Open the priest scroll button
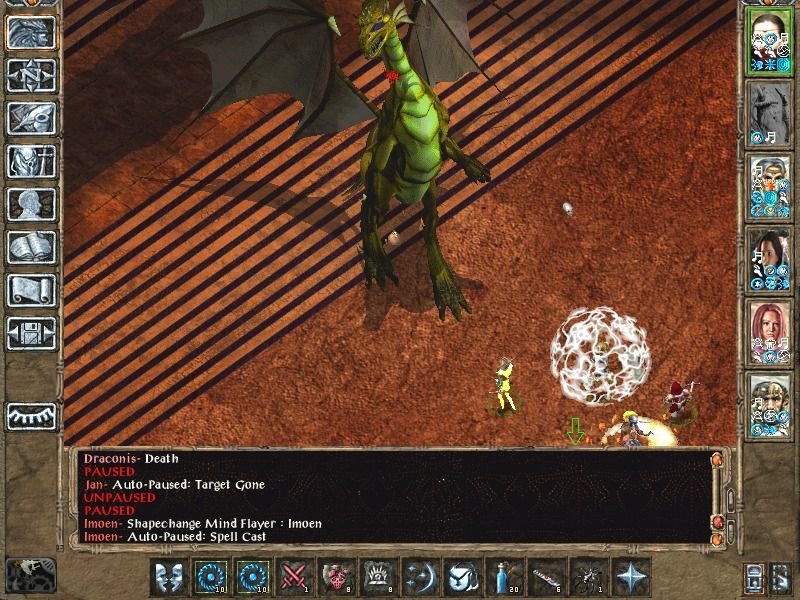The height and width of the screenshot is (600, 800). click(x=31, y=290)
